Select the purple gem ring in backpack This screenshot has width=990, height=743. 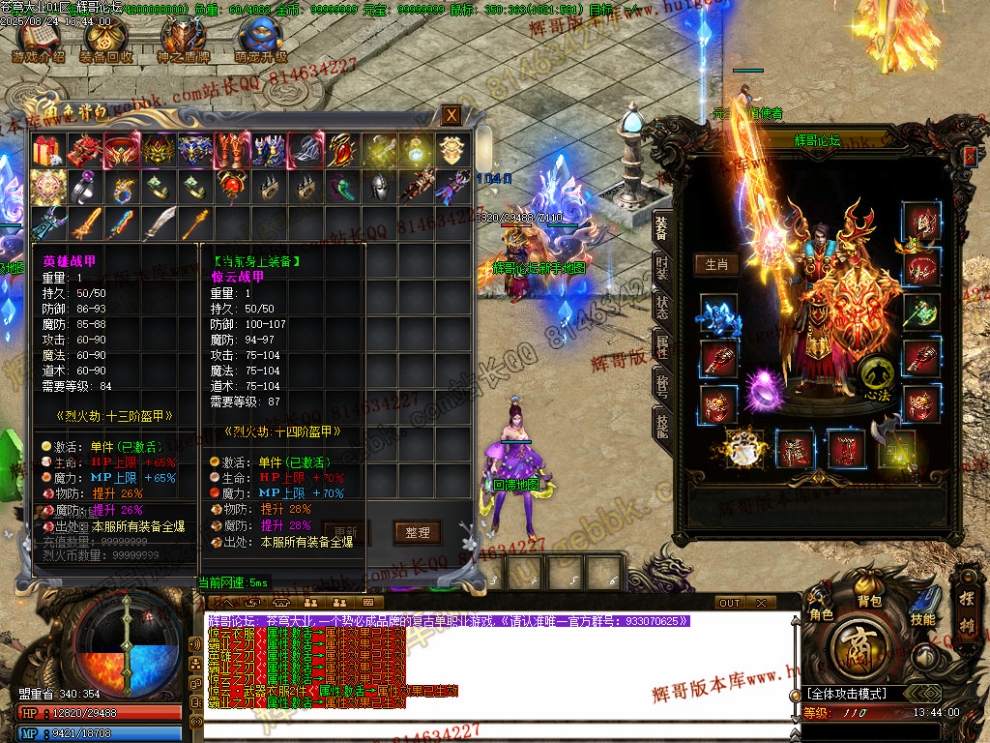[84, 187]
